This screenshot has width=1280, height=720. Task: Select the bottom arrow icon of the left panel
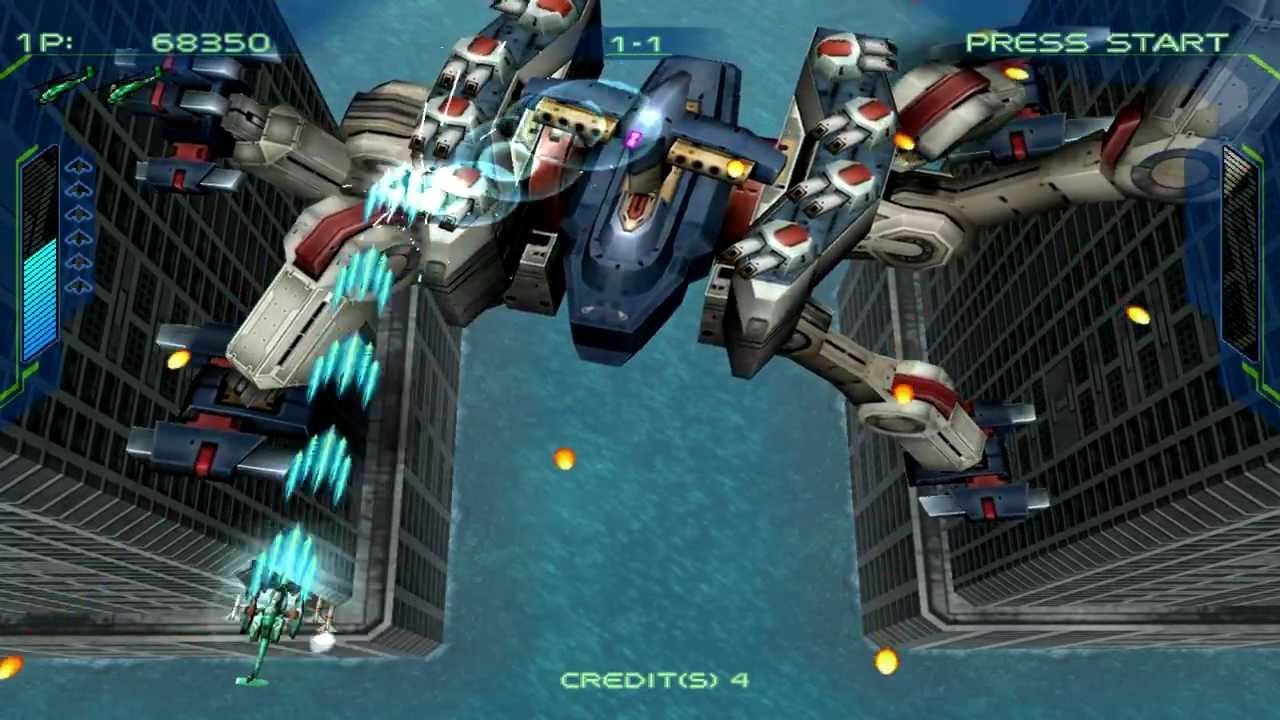click(x=80, y=284)
